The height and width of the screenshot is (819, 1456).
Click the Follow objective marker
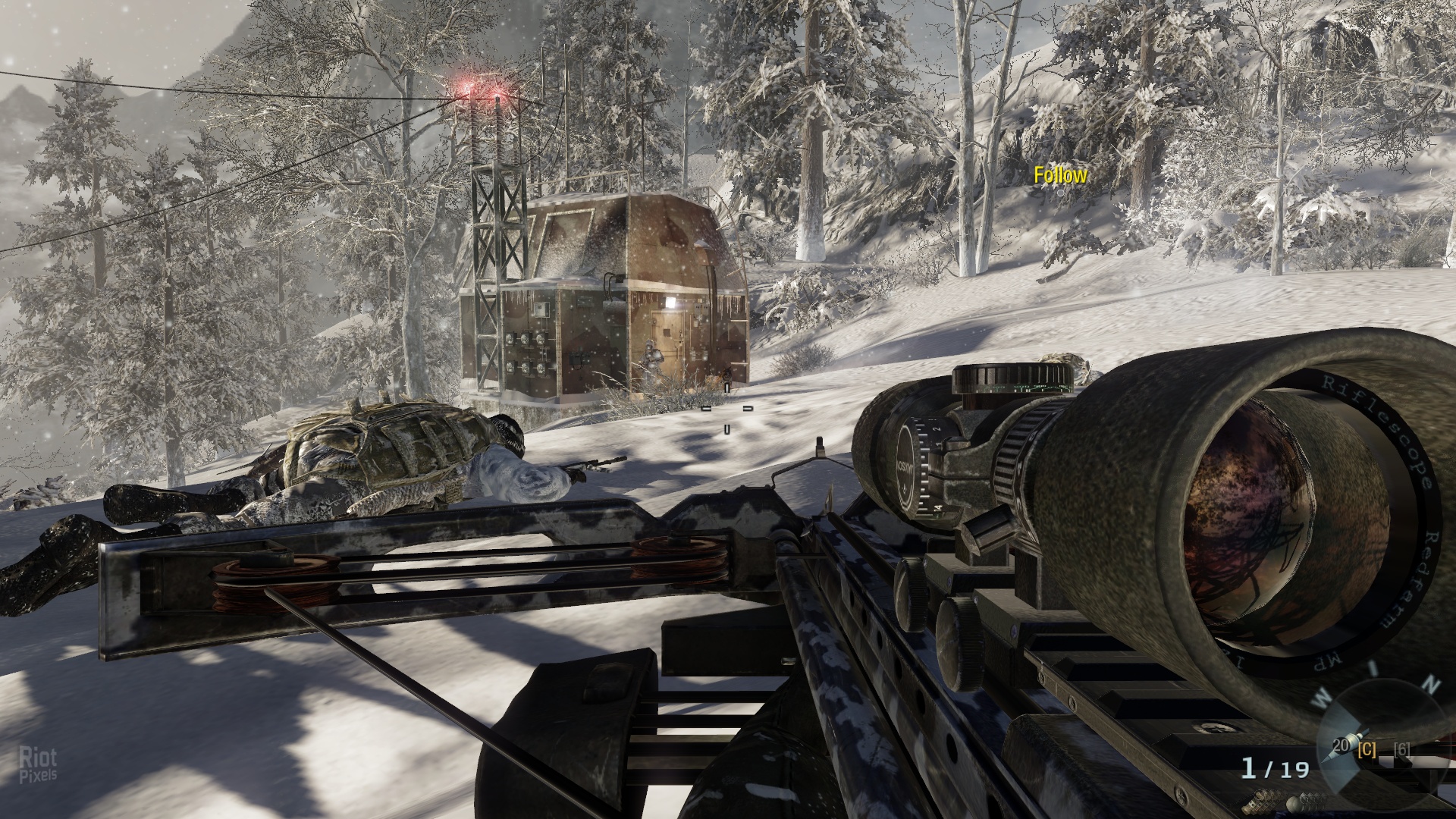1060,177
